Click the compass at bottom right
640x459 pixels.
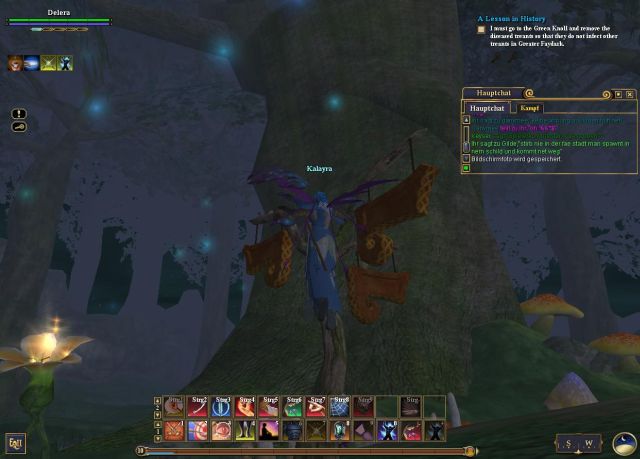(x=580, y=443)
